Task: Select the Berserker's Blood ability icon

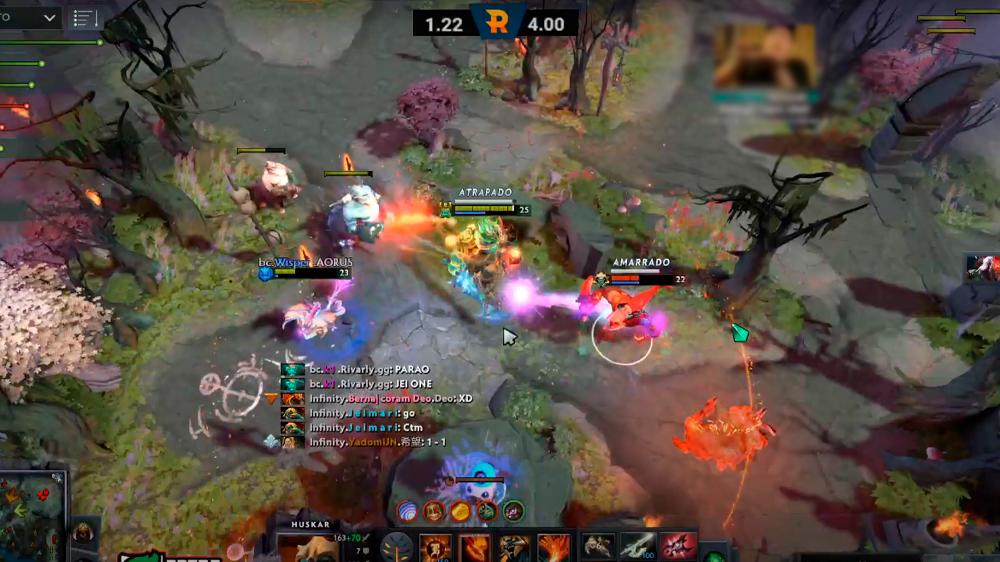Action: point(514,548)
